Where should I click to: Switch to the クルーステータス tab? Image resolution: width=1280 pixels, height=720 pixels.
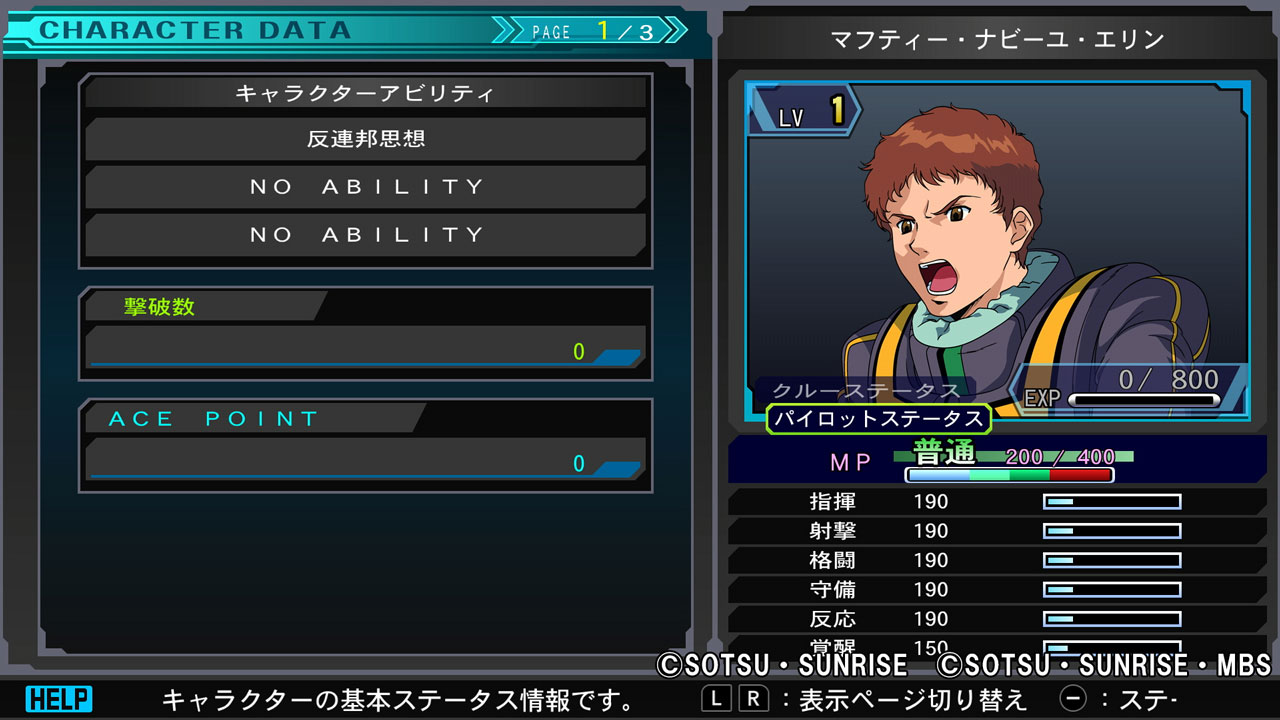866,390
